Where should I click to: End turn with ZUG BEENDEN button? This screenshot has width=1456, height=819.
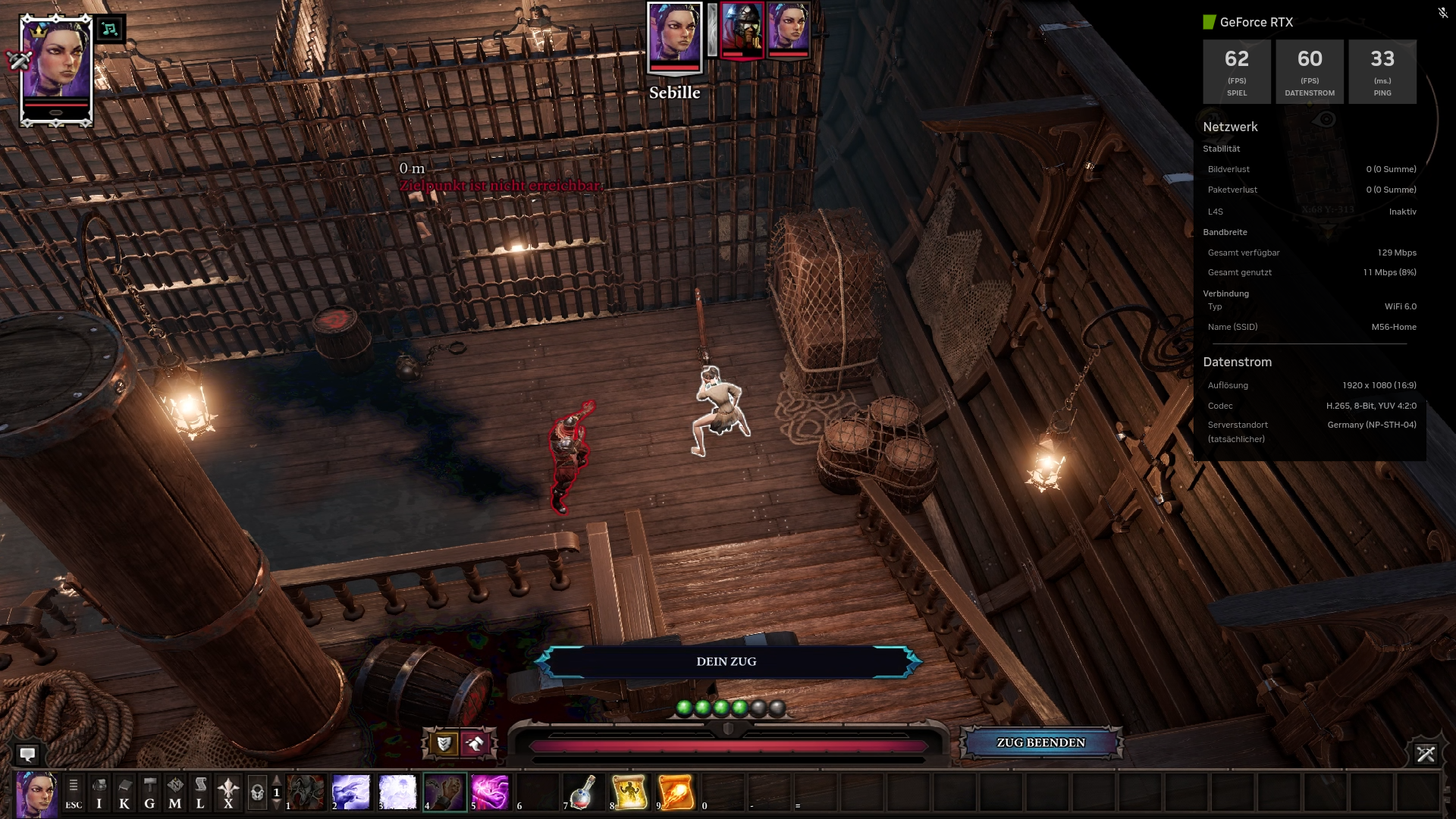[1040, 743]
